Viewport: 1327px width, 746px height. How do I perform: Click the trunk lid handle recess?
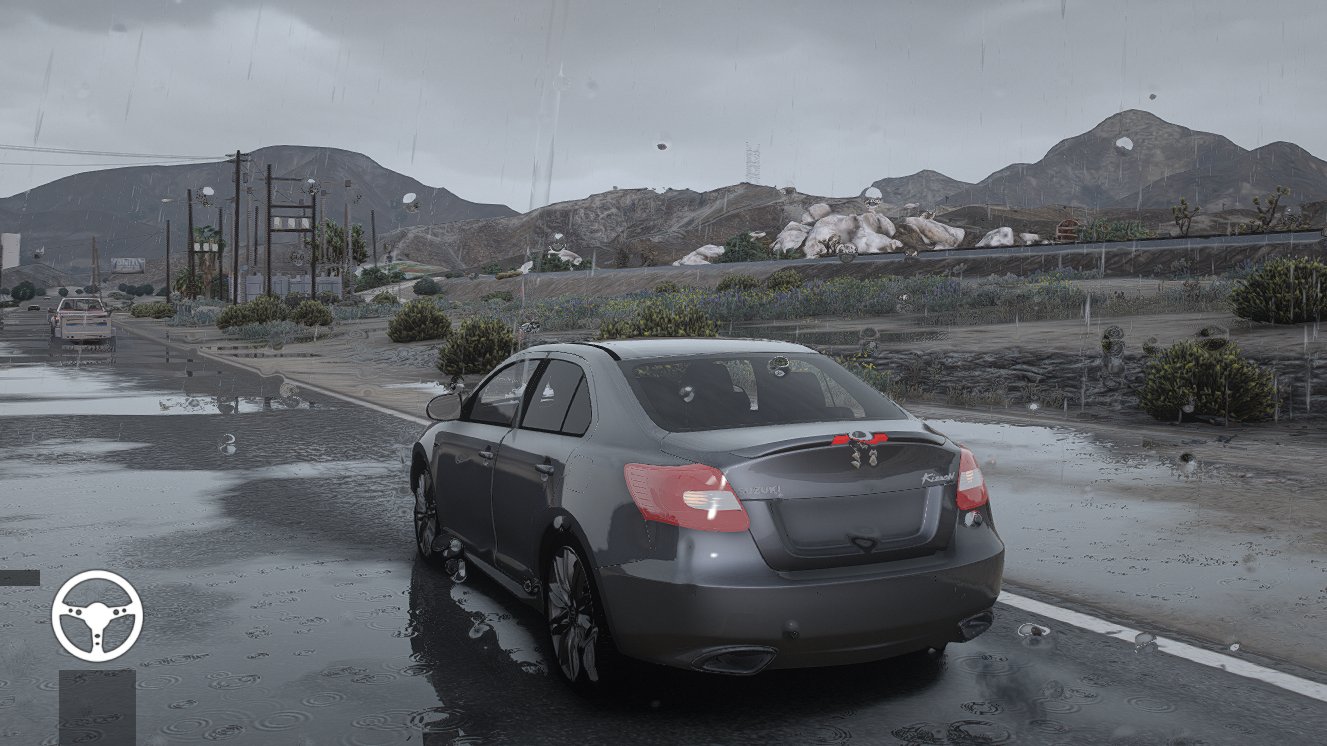(x=862, y=541)
